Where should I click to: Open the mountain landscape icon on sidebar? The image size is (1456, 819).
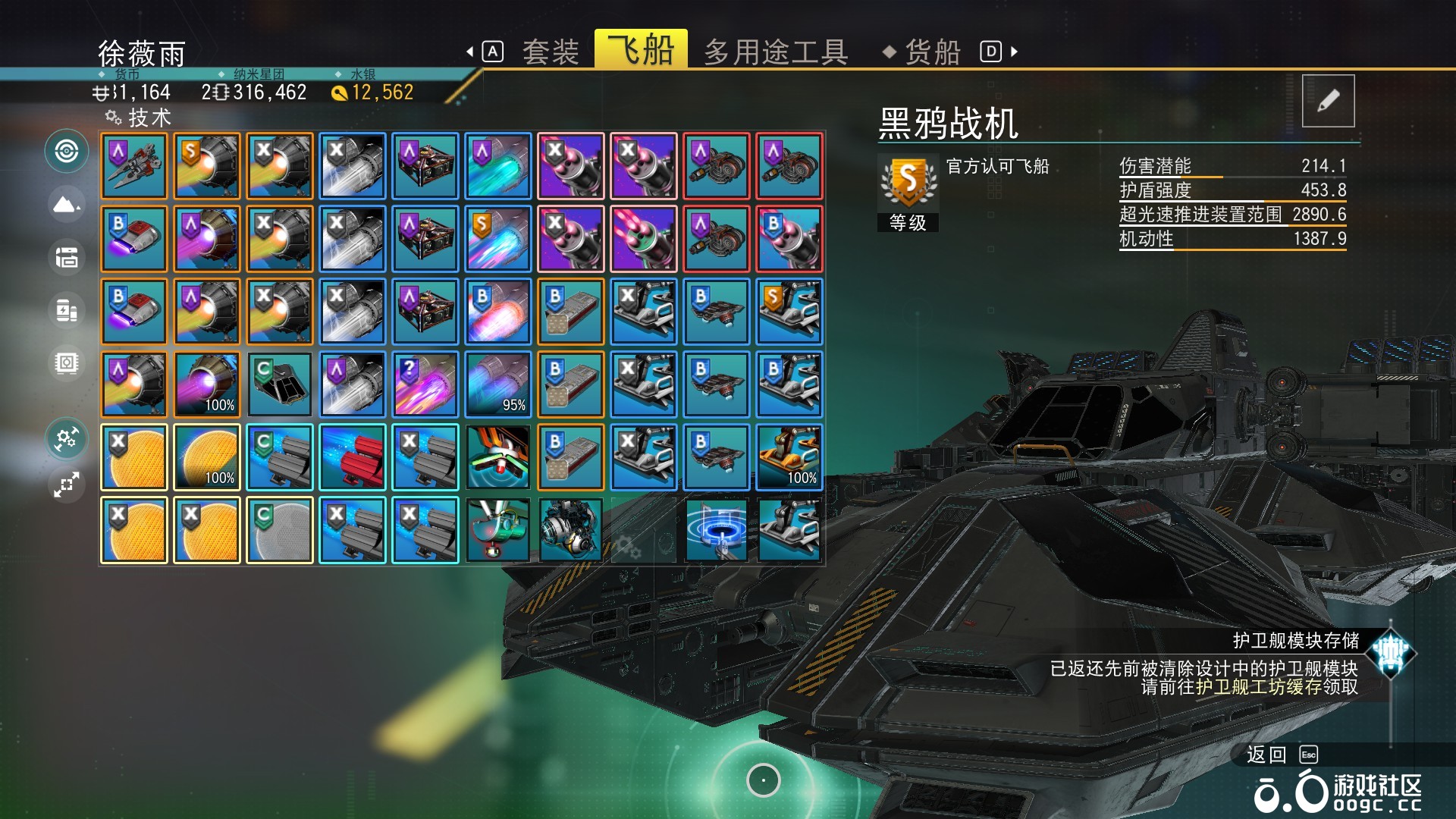67,203
